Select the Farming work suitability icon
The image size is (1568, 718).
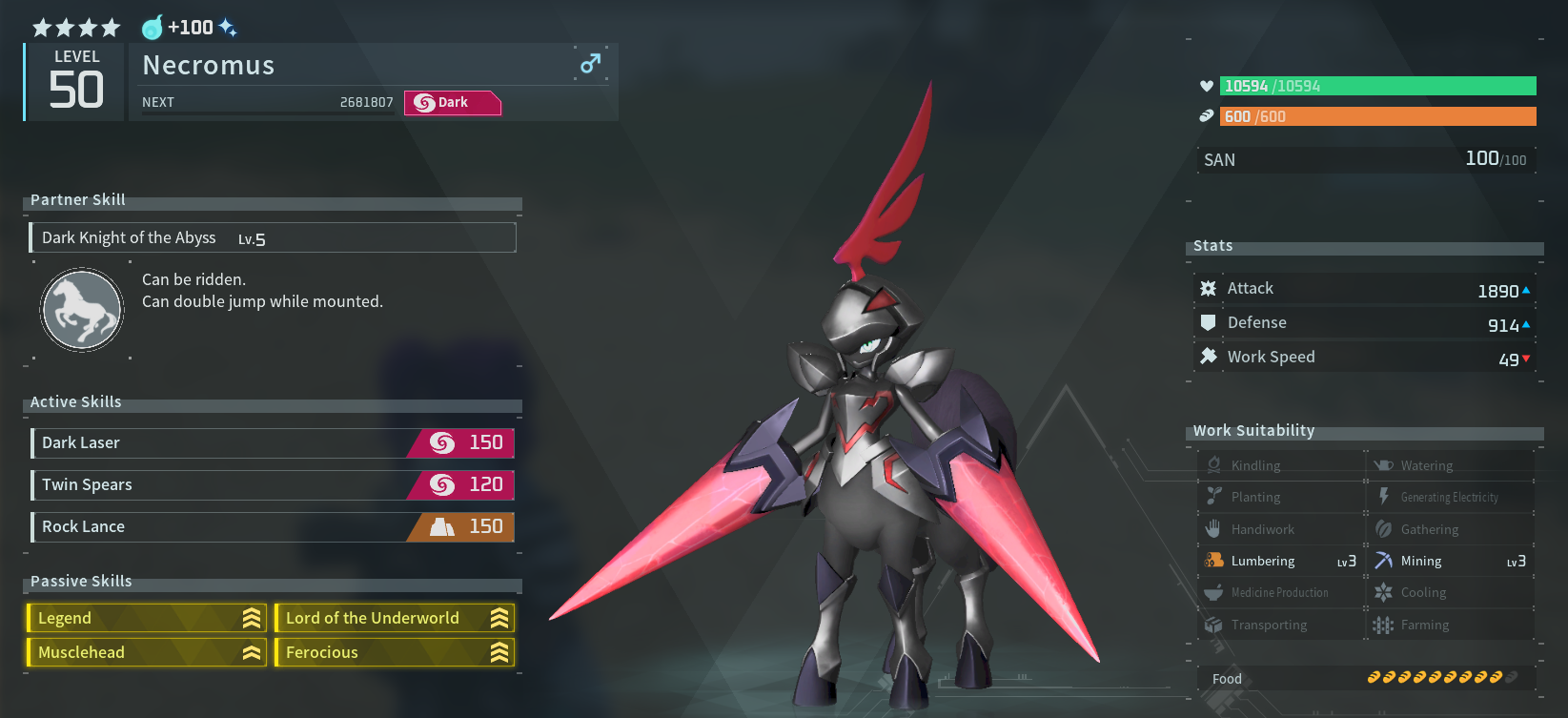tap(1383, 625)
